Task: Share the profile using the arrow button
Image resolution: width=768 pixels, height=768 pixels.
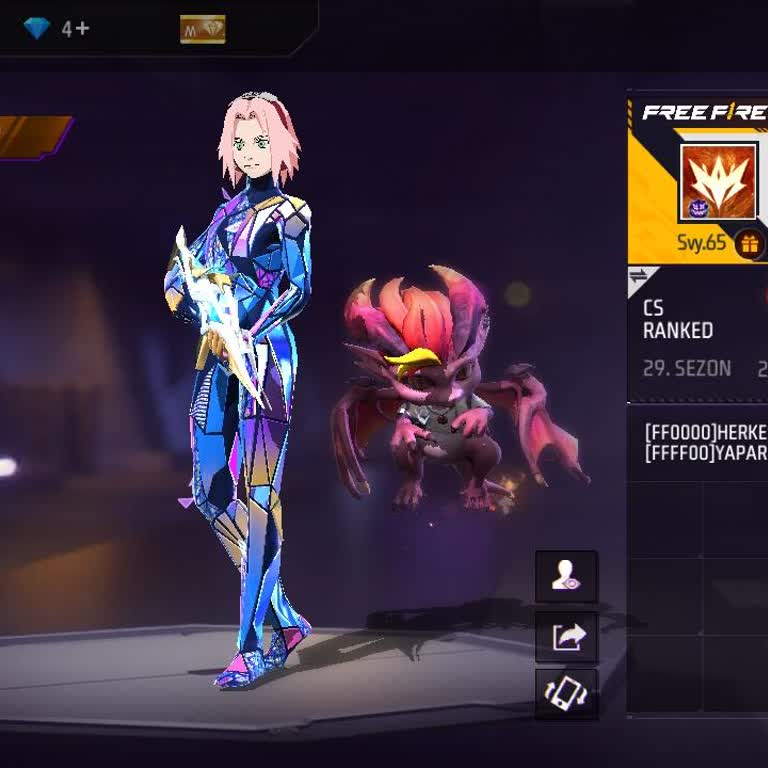Action: 566,636
